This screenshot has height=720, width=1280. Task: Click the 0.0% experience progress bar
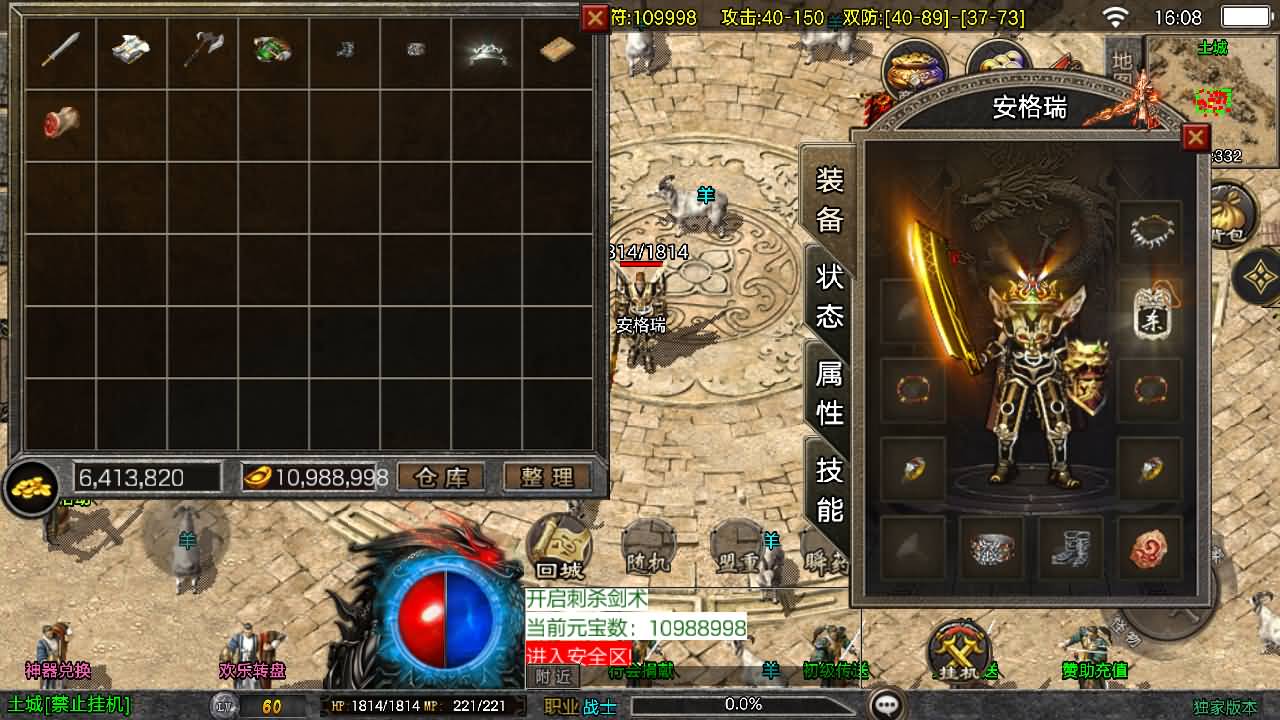744,702
